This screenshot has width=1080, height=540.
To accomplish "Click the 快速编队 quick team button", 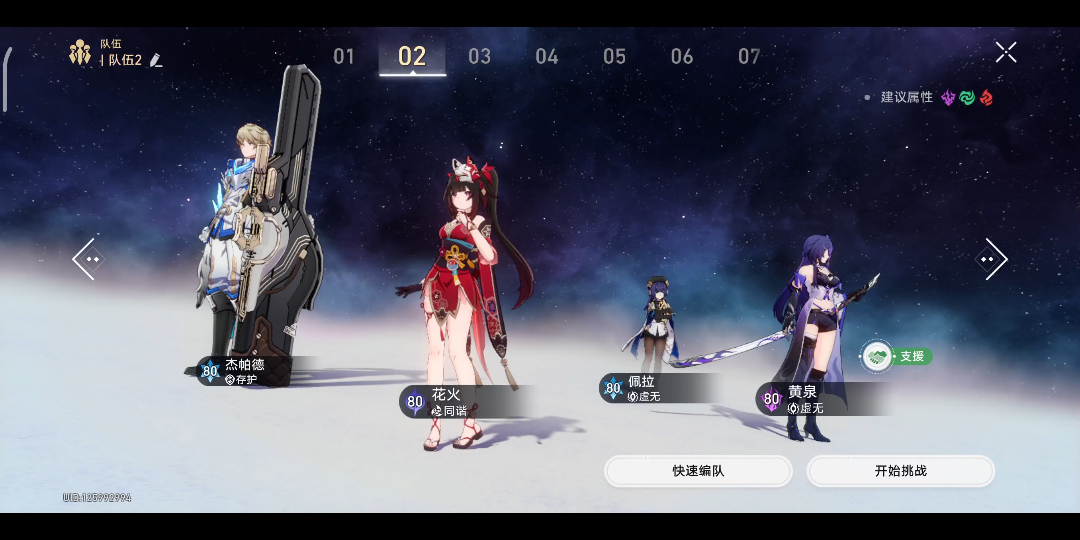I will click(x=698, y=471).
